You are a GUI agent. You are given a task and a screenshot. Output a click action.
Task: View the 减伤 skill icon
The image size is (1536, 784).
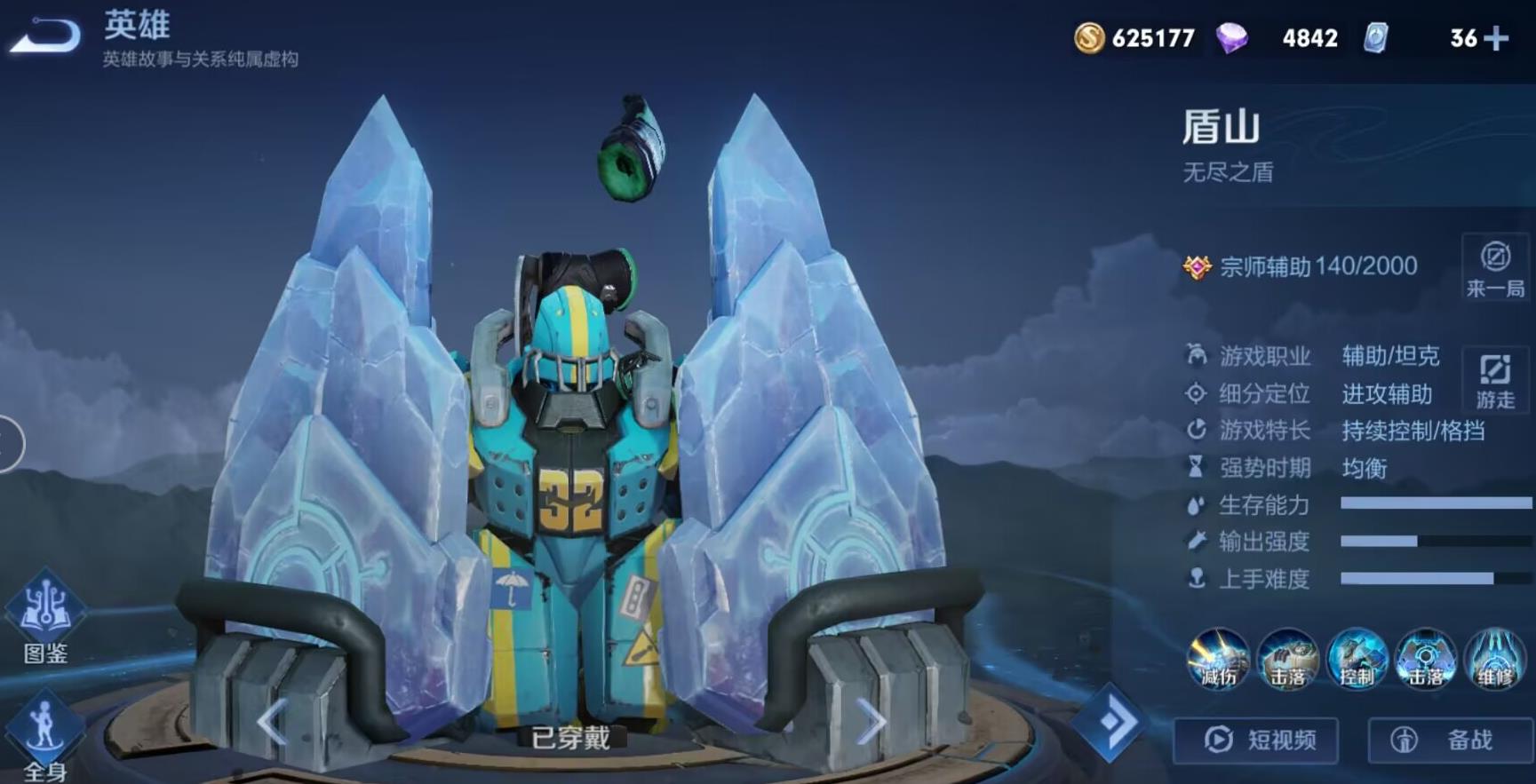click(1218, 658)
